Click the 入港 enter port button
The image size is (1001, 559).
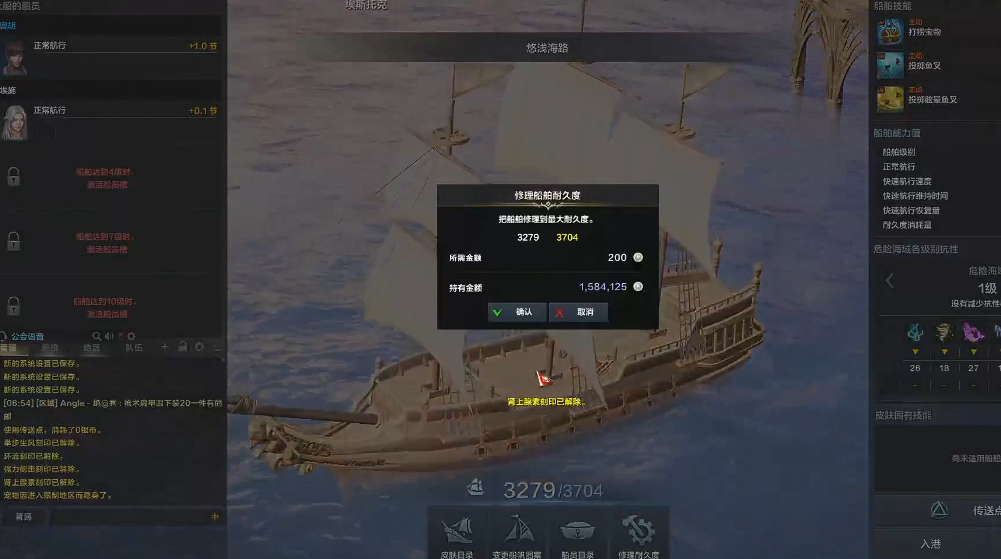(x=938, y=543)
